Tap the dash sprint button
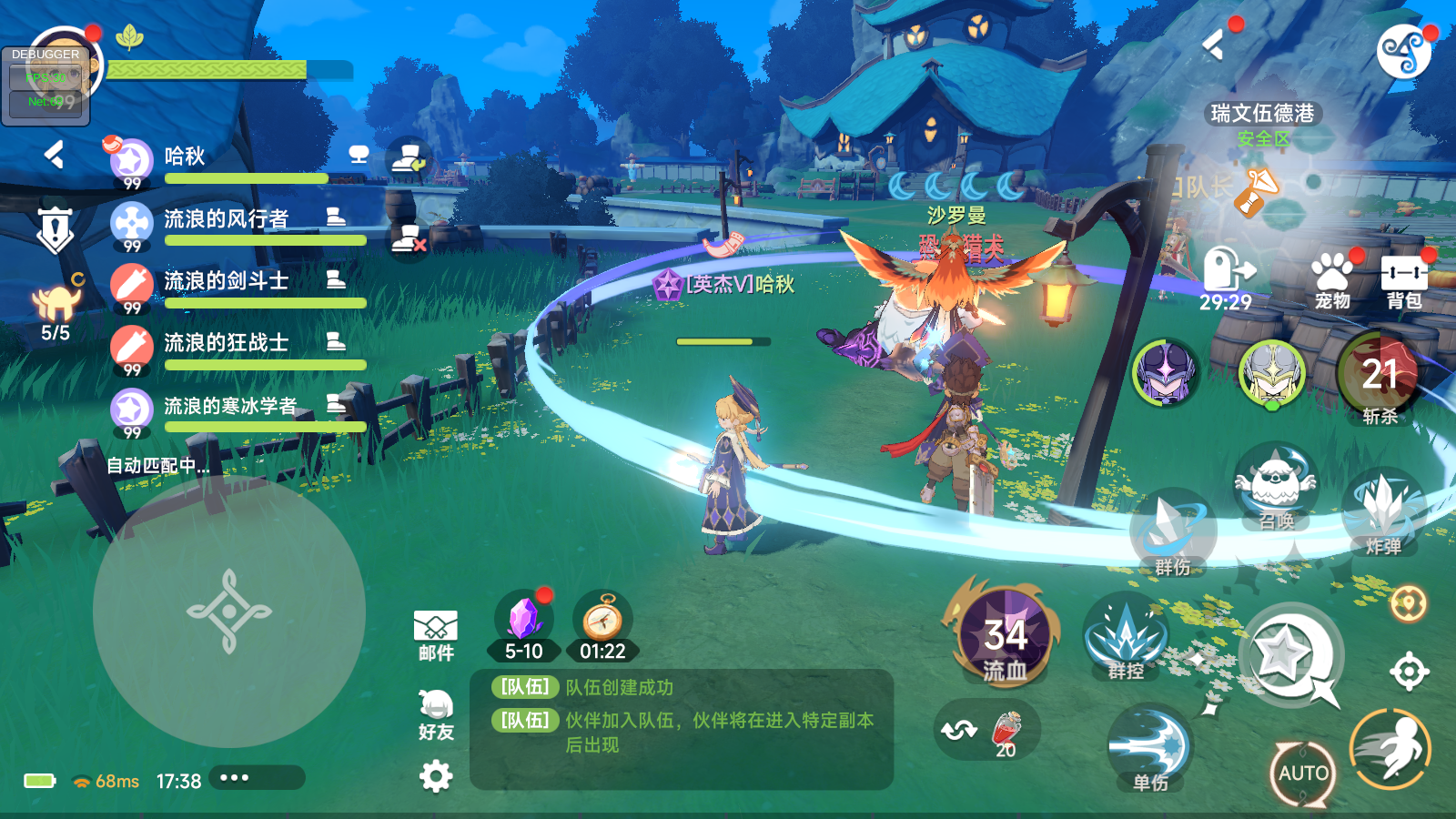1456x819 pixels. [x=1390, y=749]
